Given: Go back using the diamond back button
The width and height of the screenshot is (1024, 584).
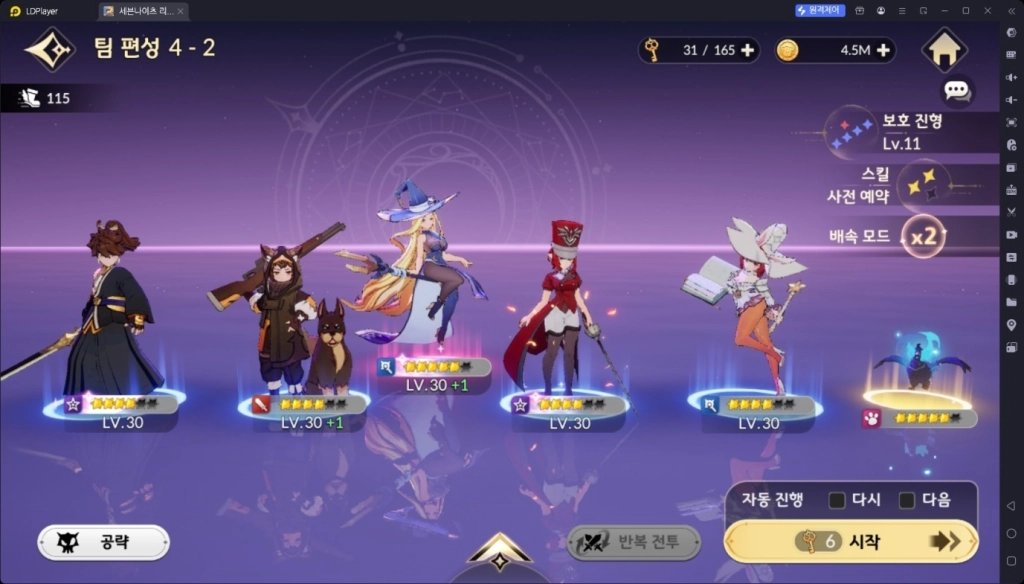Looking at the screenshot, I should click(50, 48).
